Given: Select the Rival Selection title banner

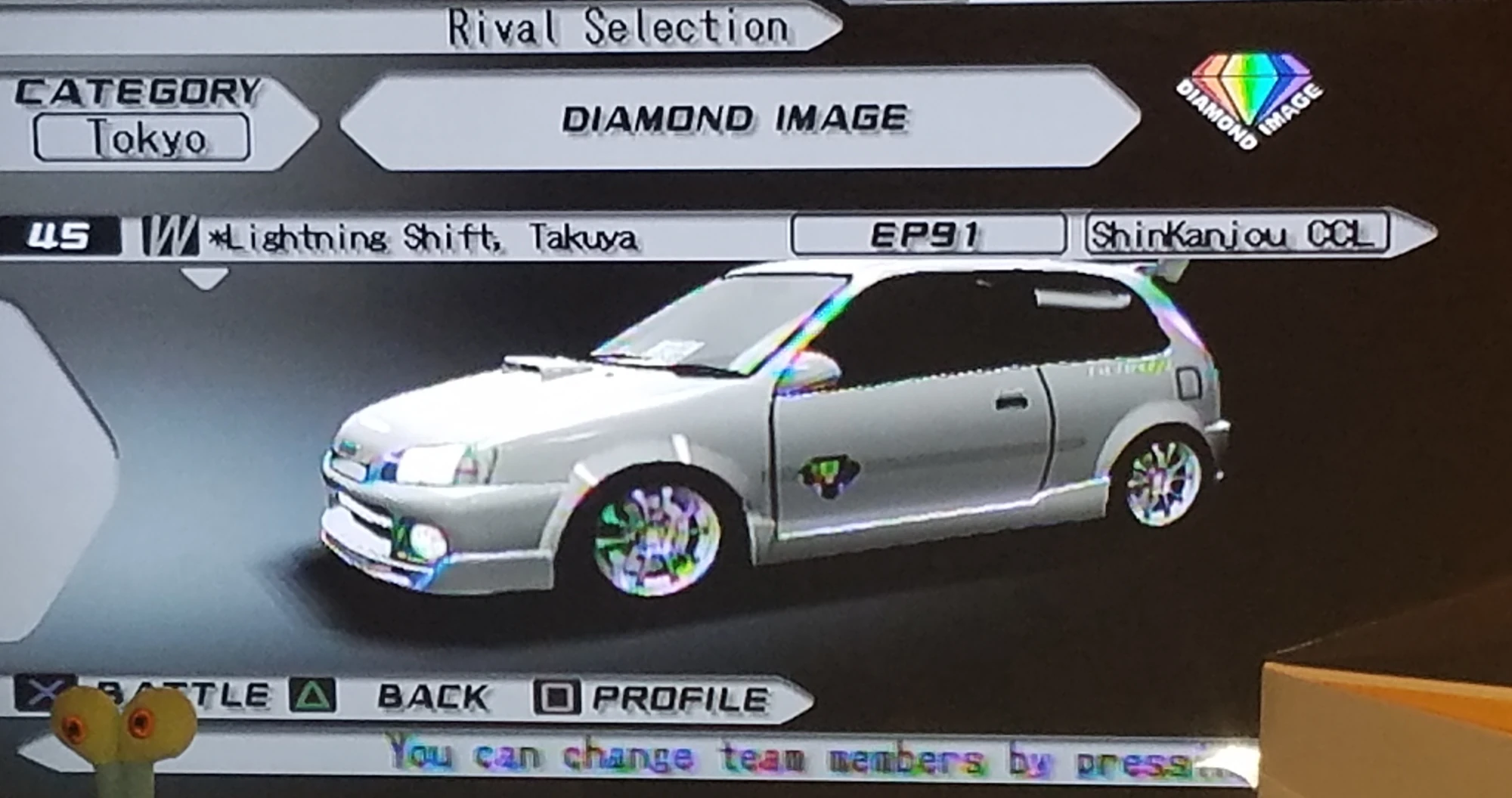Looking at the screenshot, I should (x=616, y=24).
